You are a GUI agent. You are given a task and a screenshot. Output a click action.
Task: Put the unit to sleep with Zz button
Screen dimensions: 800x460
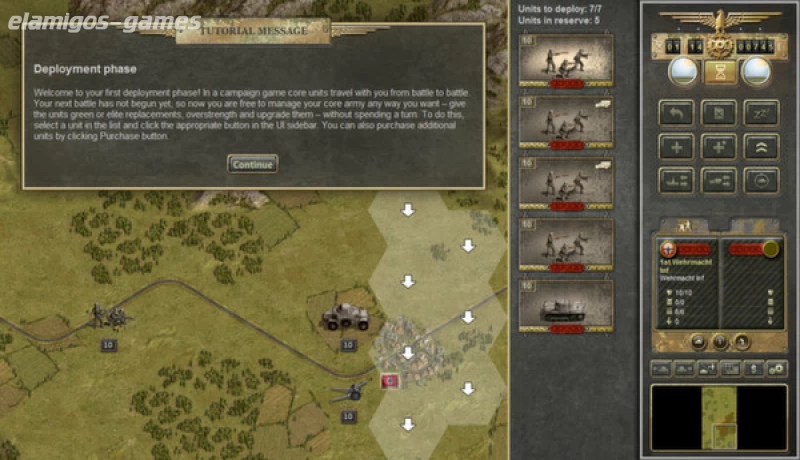[761, 112]
